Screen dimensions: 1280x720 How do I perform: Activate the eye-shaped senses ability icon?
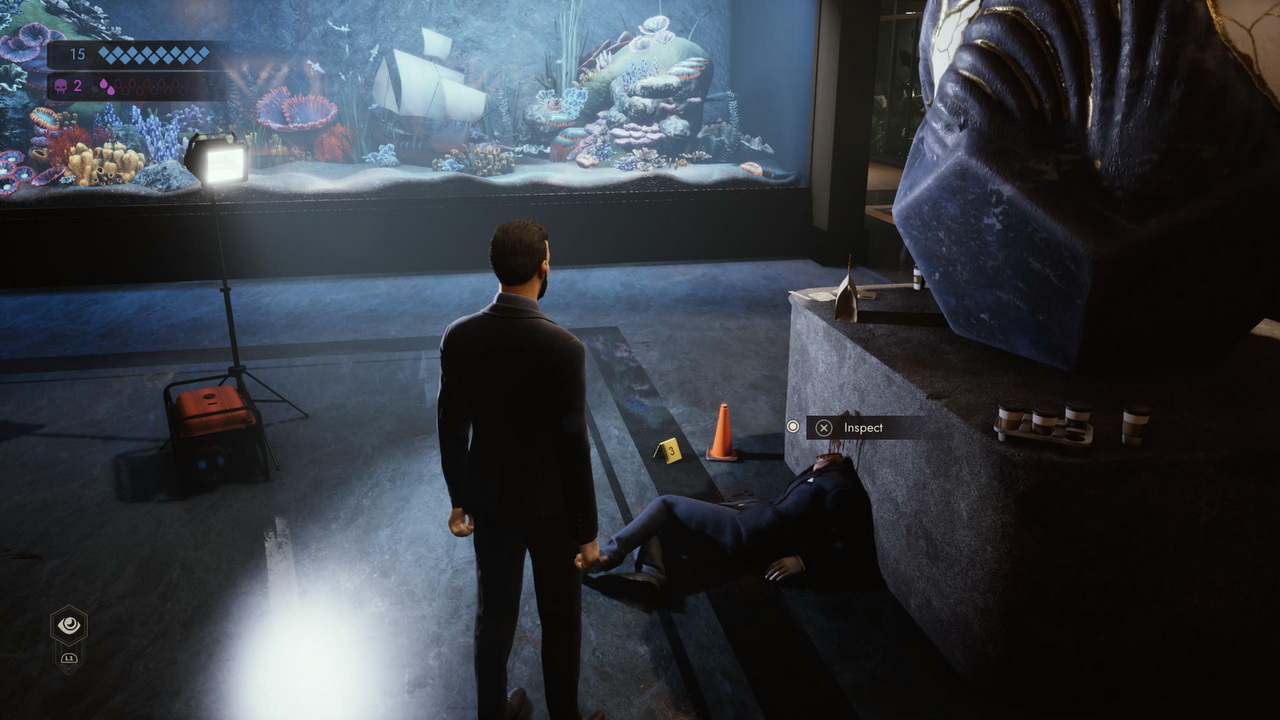(x=69, y=626)
